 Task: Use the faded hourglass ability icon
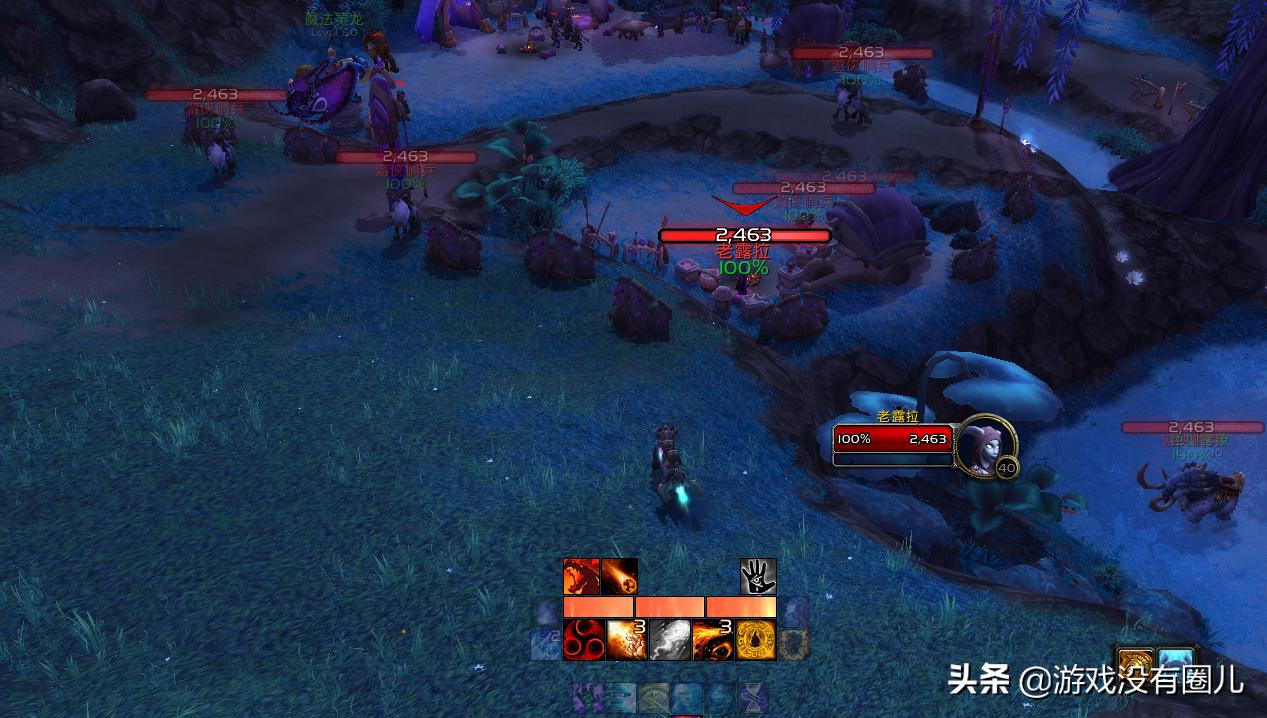[x=752, y=697]
